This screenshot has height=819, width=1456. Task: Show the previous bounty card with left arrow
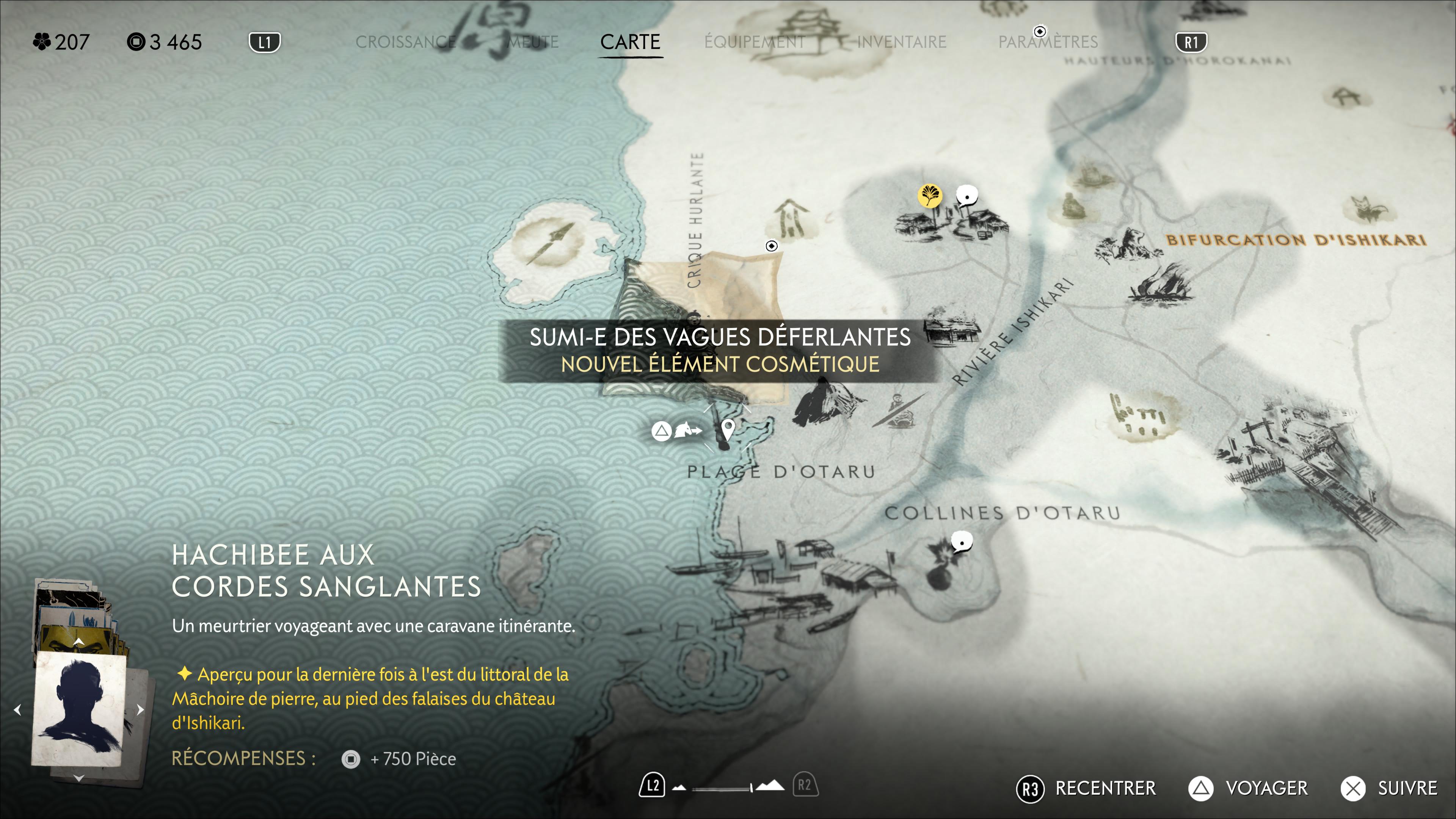17,709
